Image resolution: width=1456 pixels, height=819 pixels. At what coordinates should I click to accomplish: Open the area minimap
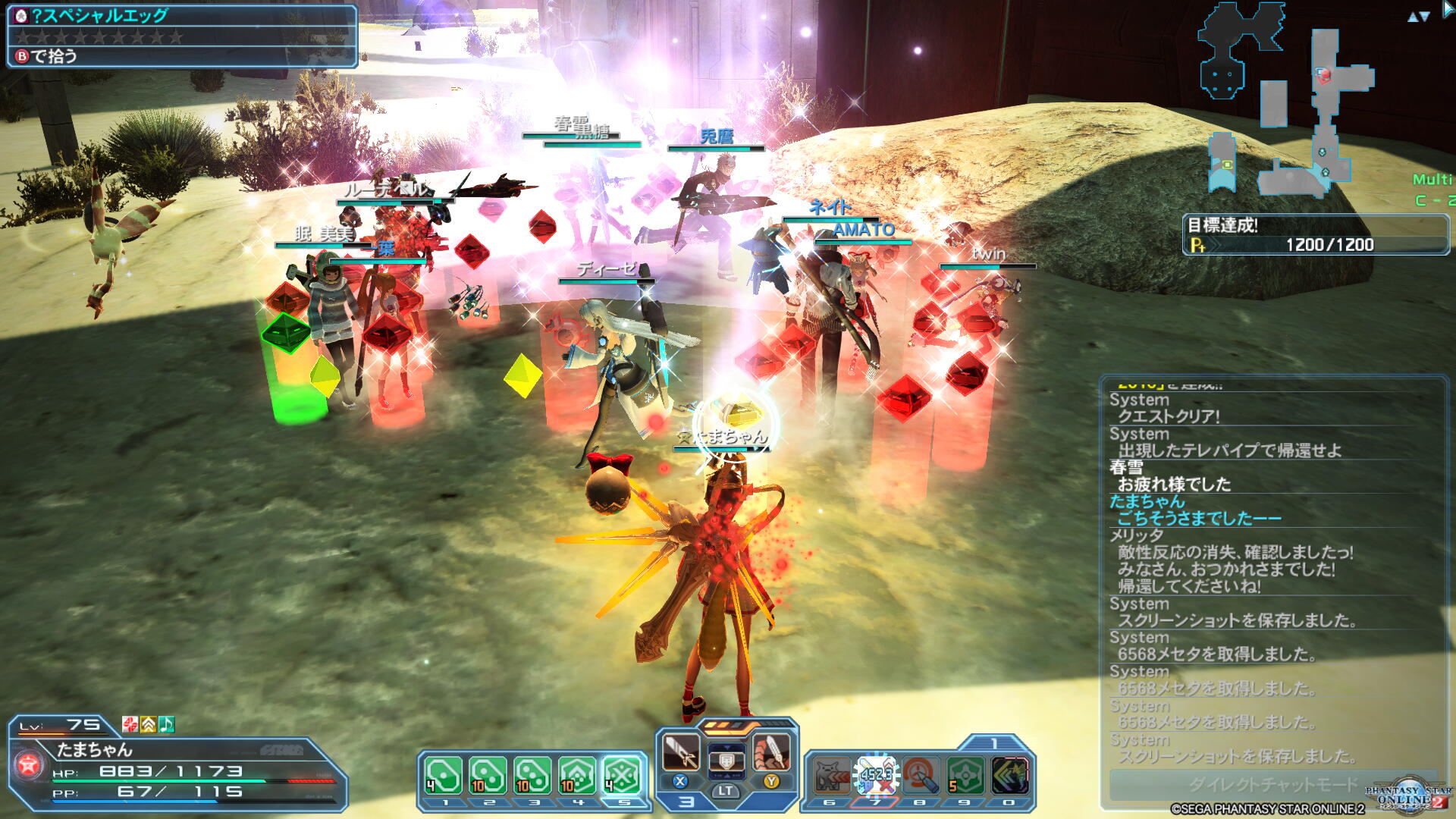1289,106
